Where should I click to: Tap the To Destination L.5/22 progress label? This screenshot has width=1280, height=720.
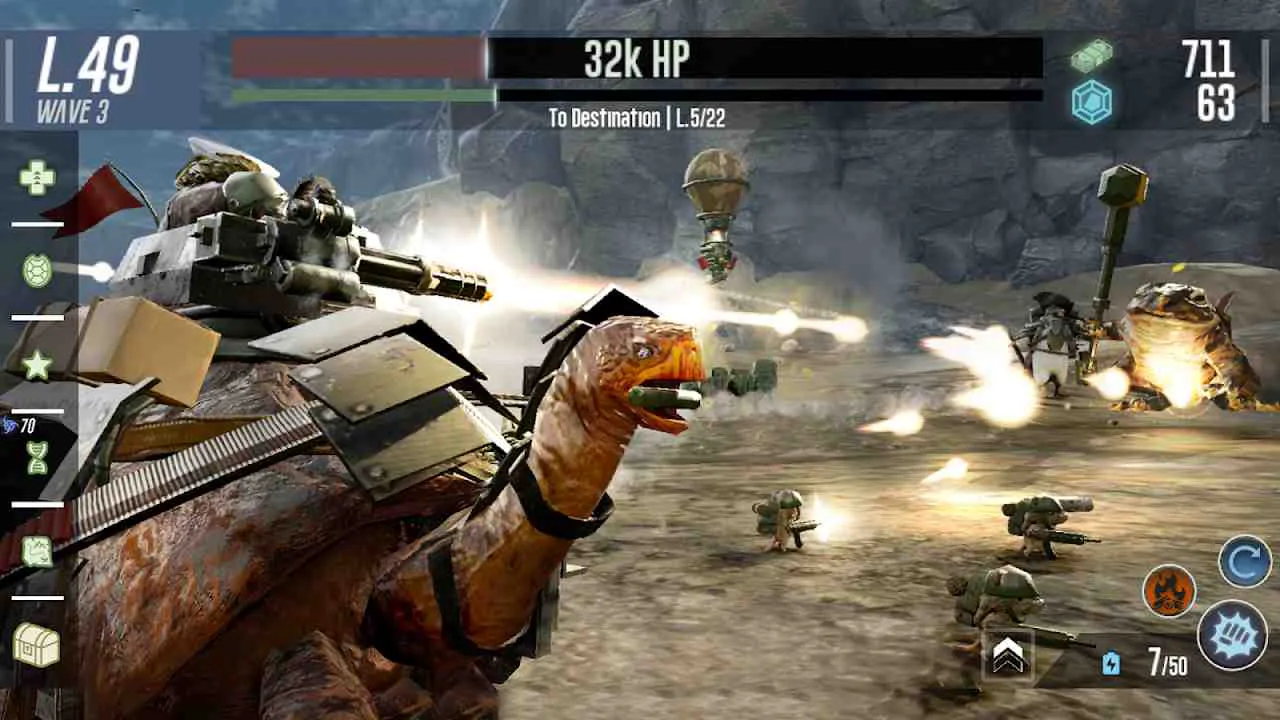point(640,118)
